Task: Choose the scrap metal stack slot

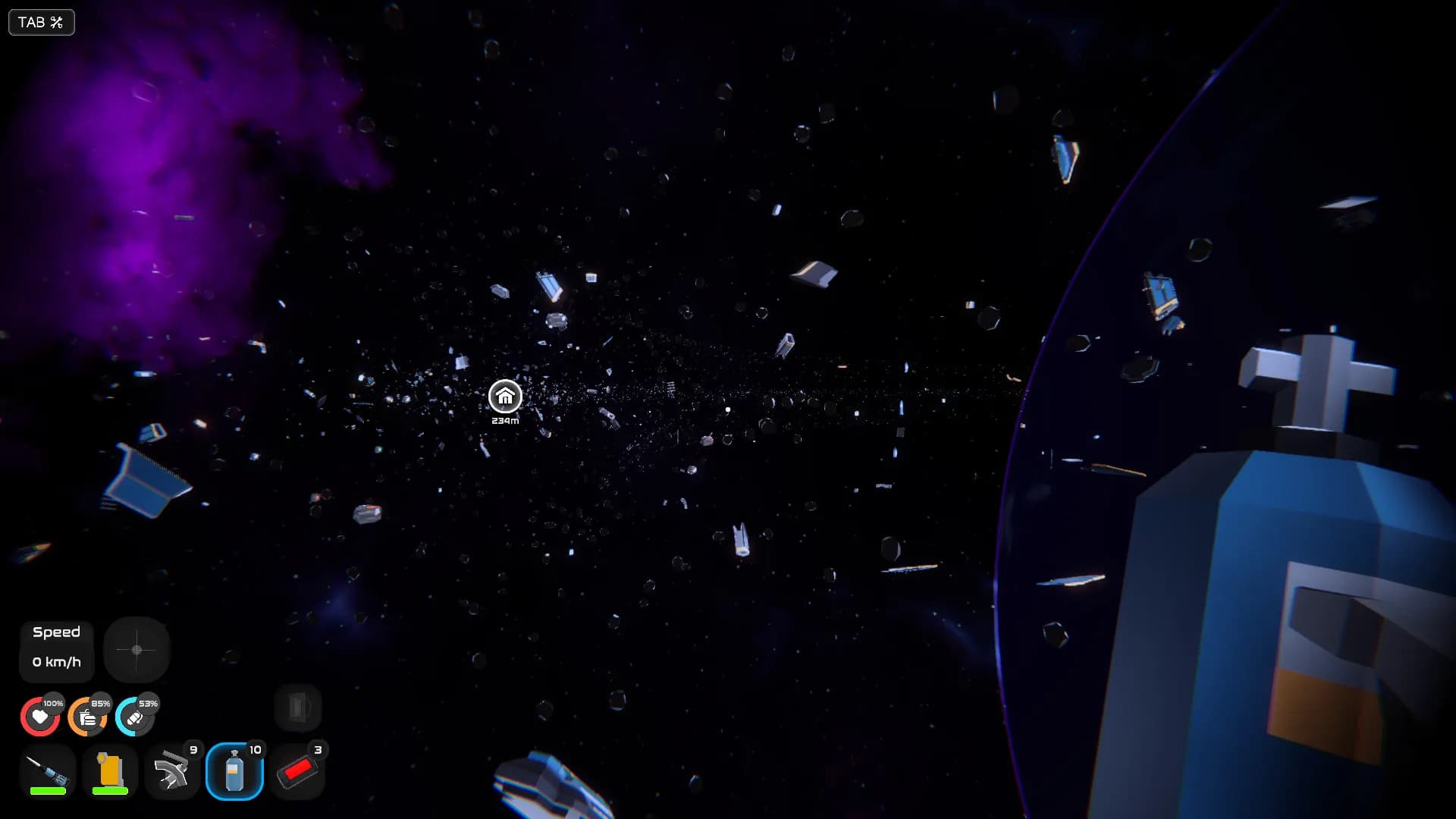Action: [172, 771]
